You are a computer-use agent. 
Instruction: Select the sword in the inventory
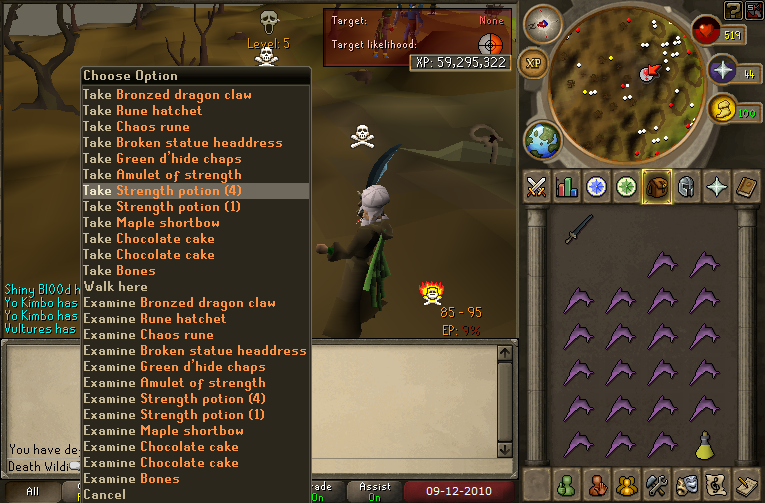579,230
